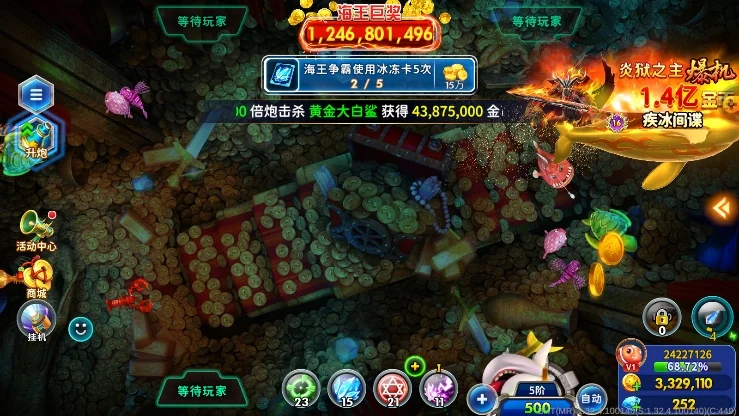Open the 活动中心 activity center
The height and width of the screenshot is (416, 739).
[36, 228]
